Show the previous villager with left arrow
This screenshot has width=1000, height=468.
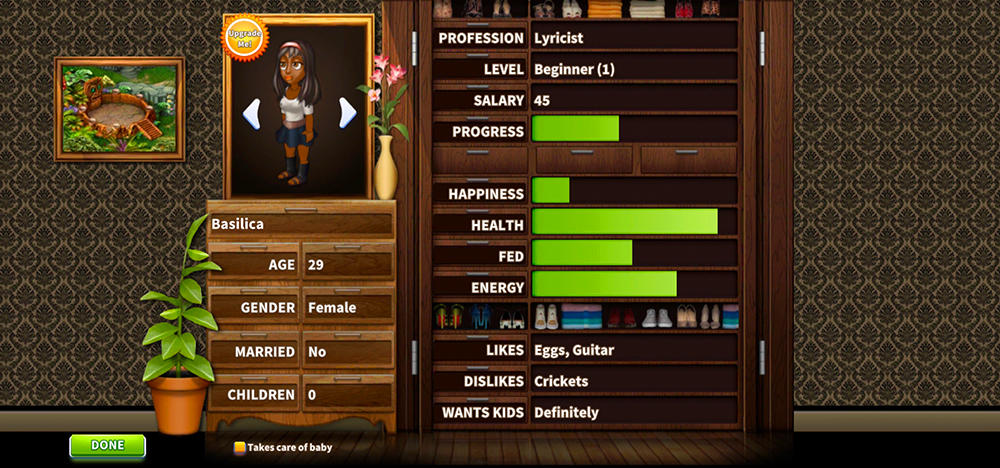253,113
